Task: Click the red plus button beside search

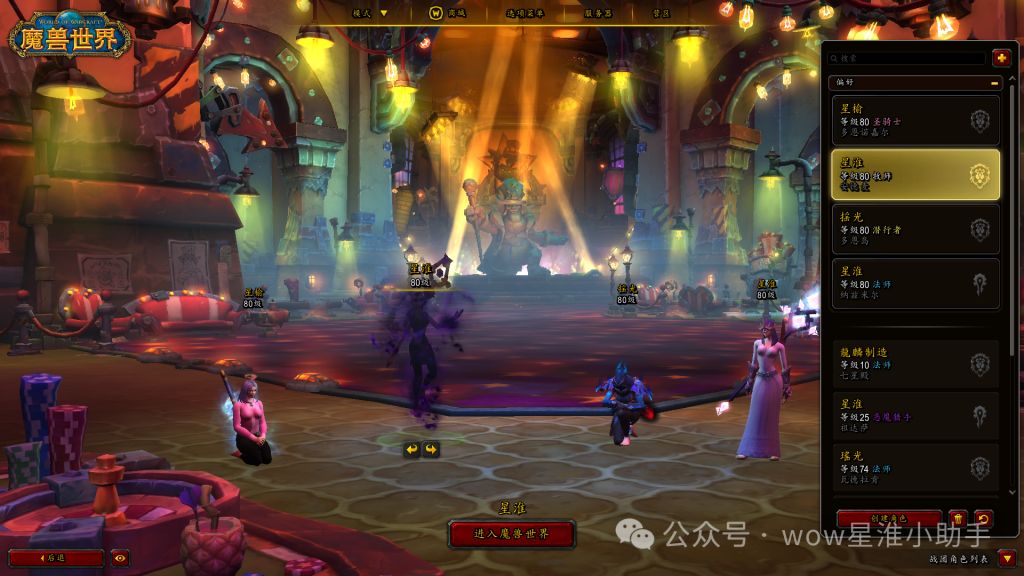Action: coord(1000,59)
